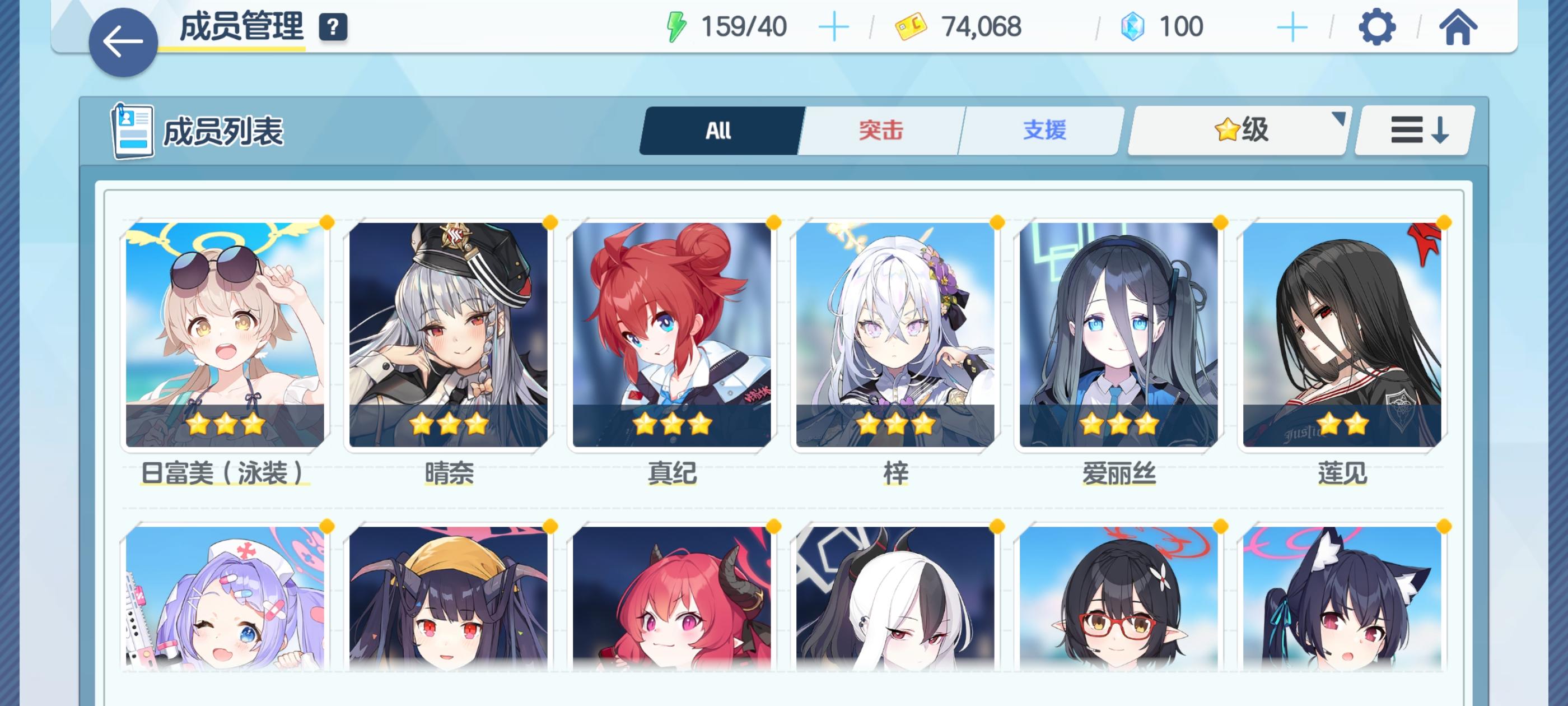Screen dimensions: 1568x706
Task: Switch to the 突击 tab
Action: [x=881, y=131]
